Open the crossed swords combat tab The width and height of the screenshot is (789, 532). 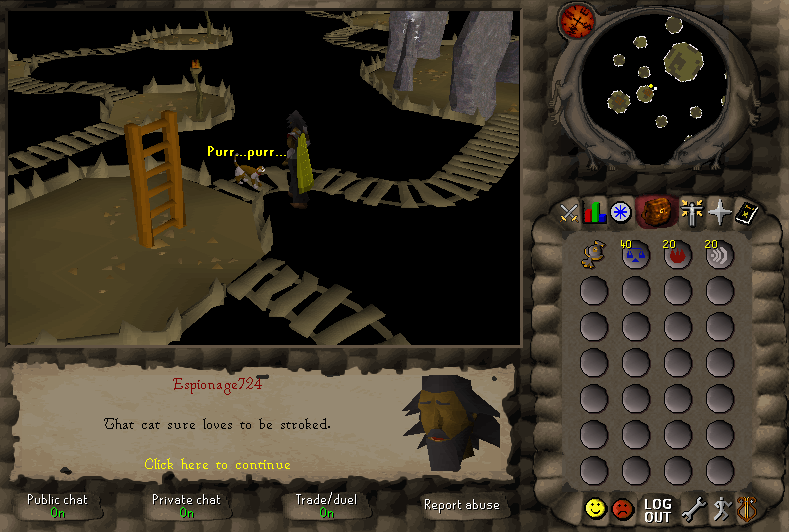[x=570, y=212]
